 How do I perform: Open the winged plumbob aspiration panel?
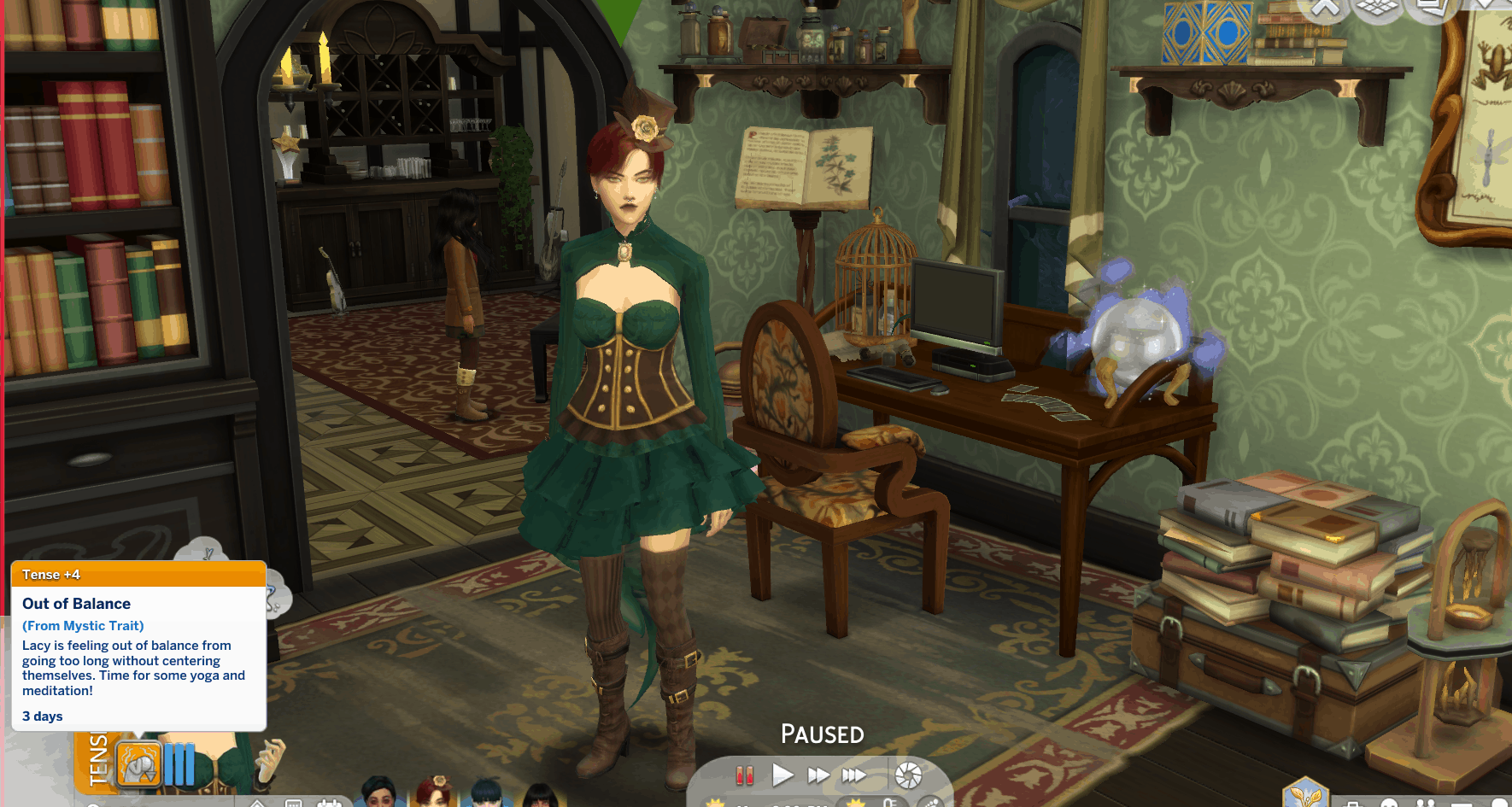(1305, 794)
